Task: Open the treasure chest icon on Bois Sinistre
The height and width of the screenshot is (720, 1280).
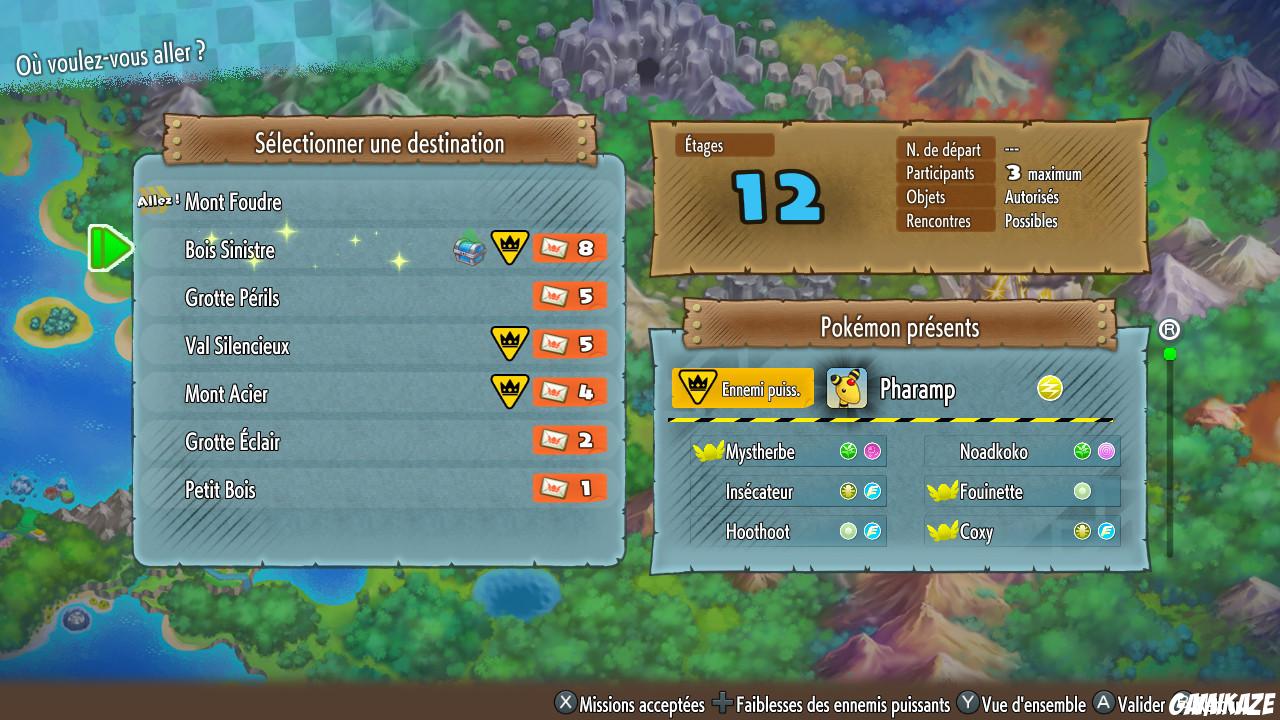Action: pyautogui.click(x=466, y=248)
